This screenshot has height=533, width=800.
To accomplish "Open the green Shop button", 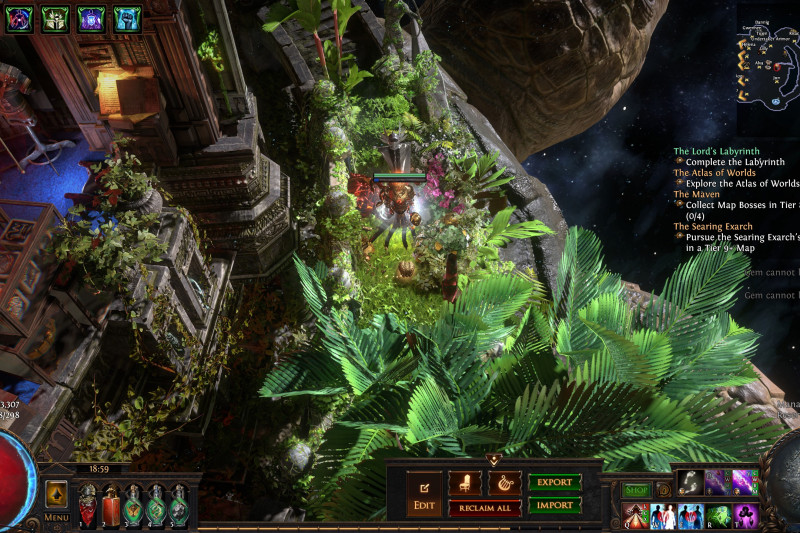I will click(637, 490).
